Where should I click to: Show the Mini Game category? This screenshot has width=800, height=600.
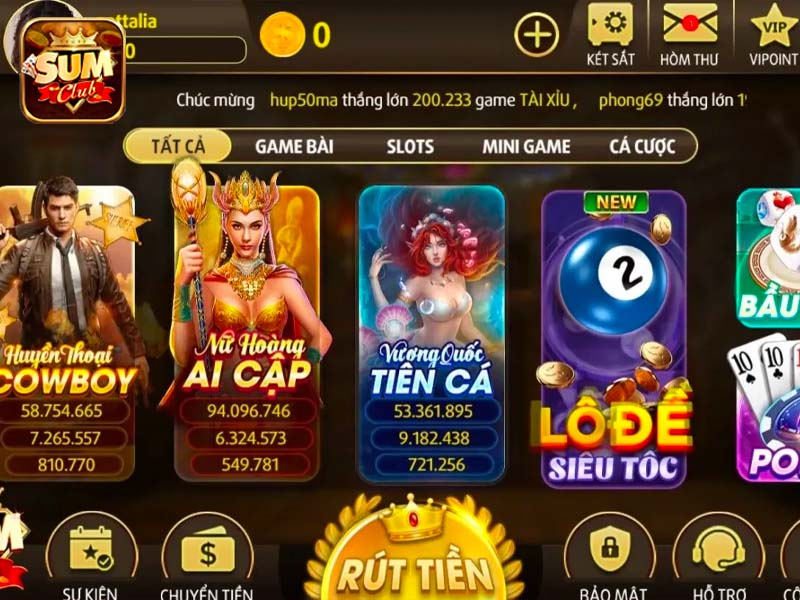[526, 146]
